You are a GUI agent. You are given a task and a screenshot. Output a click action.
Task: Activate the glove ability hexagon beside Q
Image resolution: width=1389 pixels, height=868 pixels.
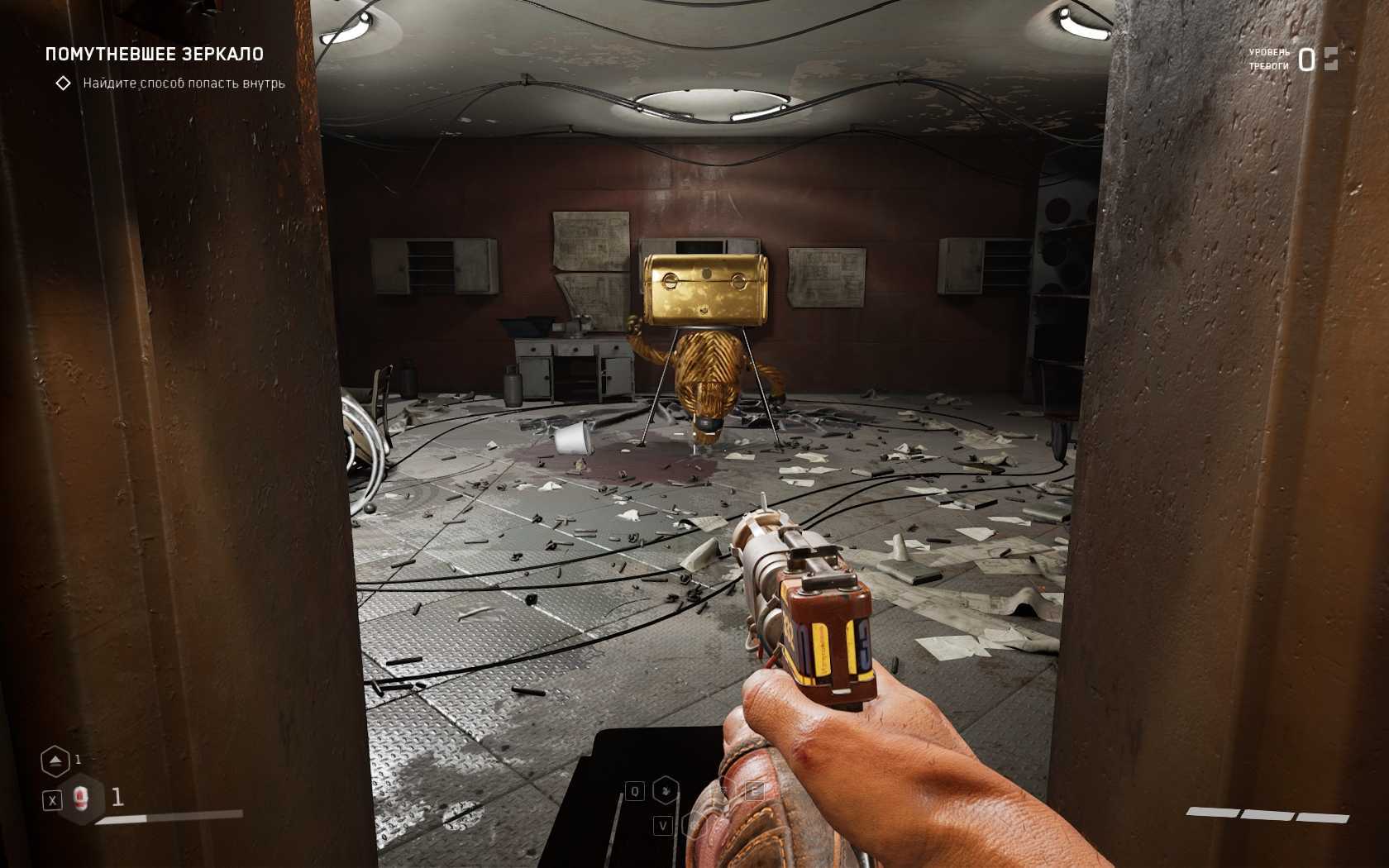666,791
